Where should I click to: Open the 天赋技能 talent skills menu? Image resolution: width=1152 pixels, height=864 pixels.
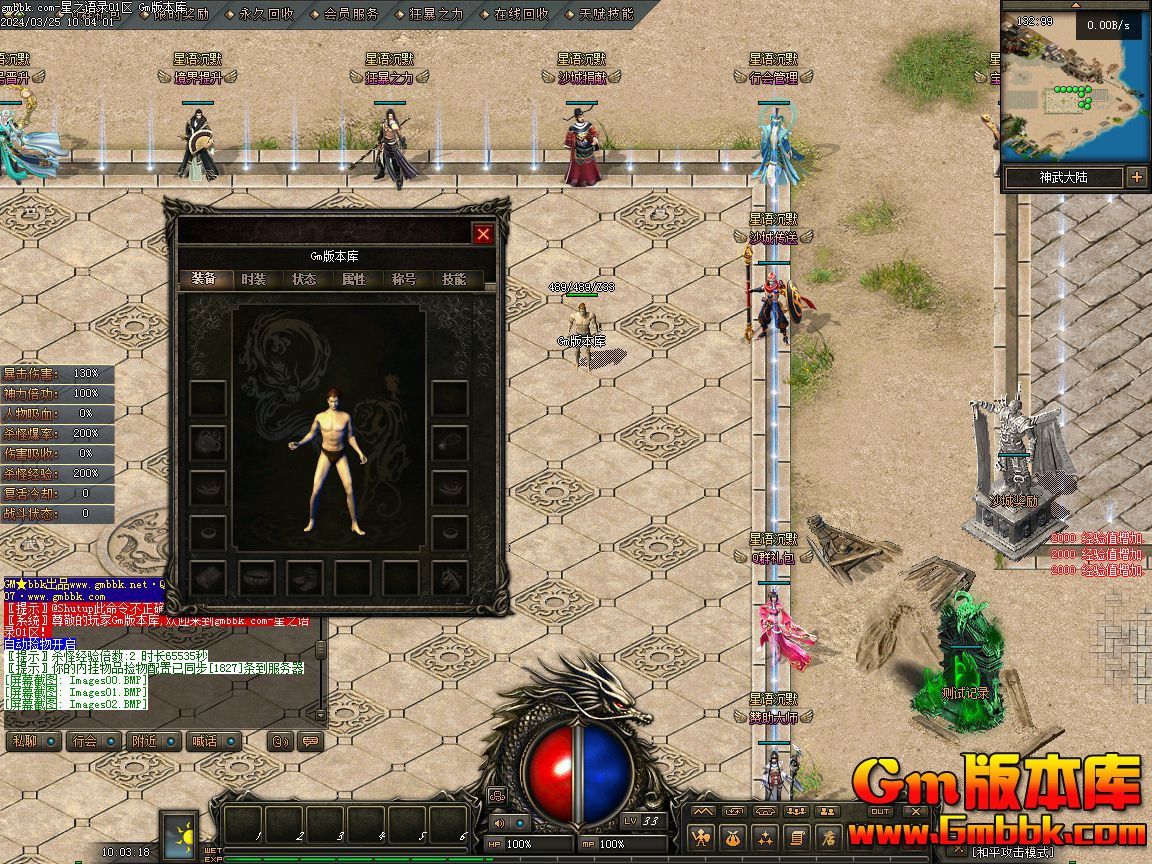tap(606, 14)
